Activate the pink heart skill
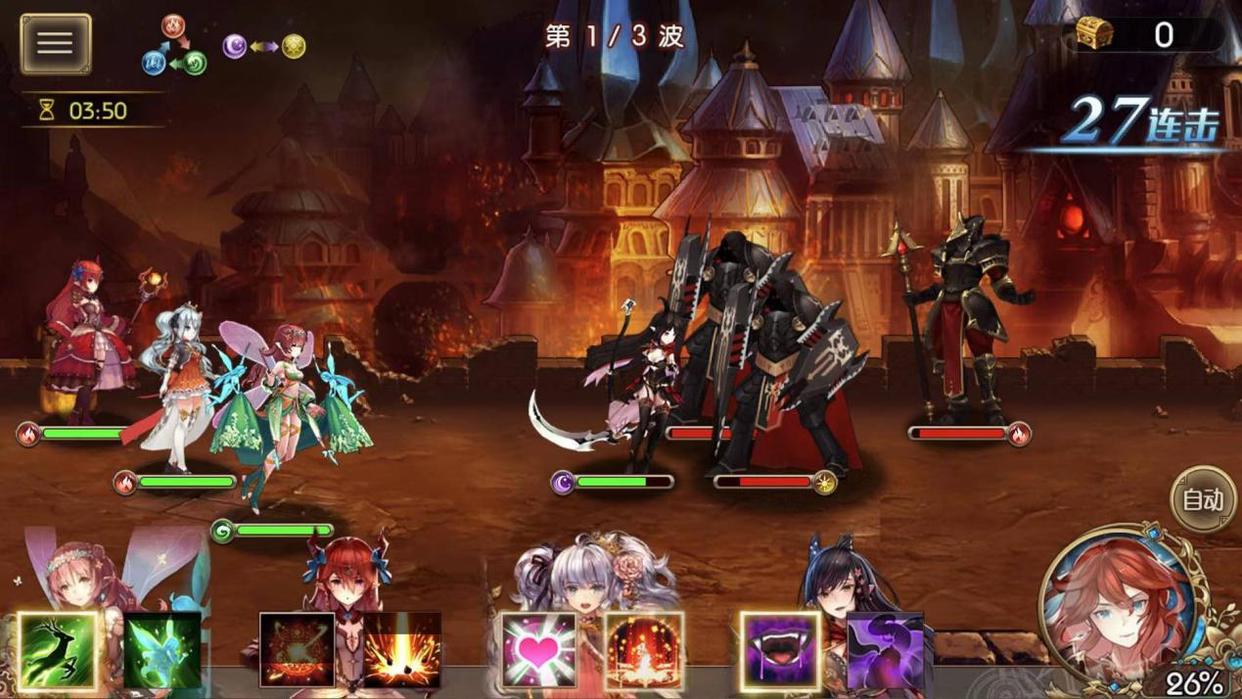 [x=539, y=651]
